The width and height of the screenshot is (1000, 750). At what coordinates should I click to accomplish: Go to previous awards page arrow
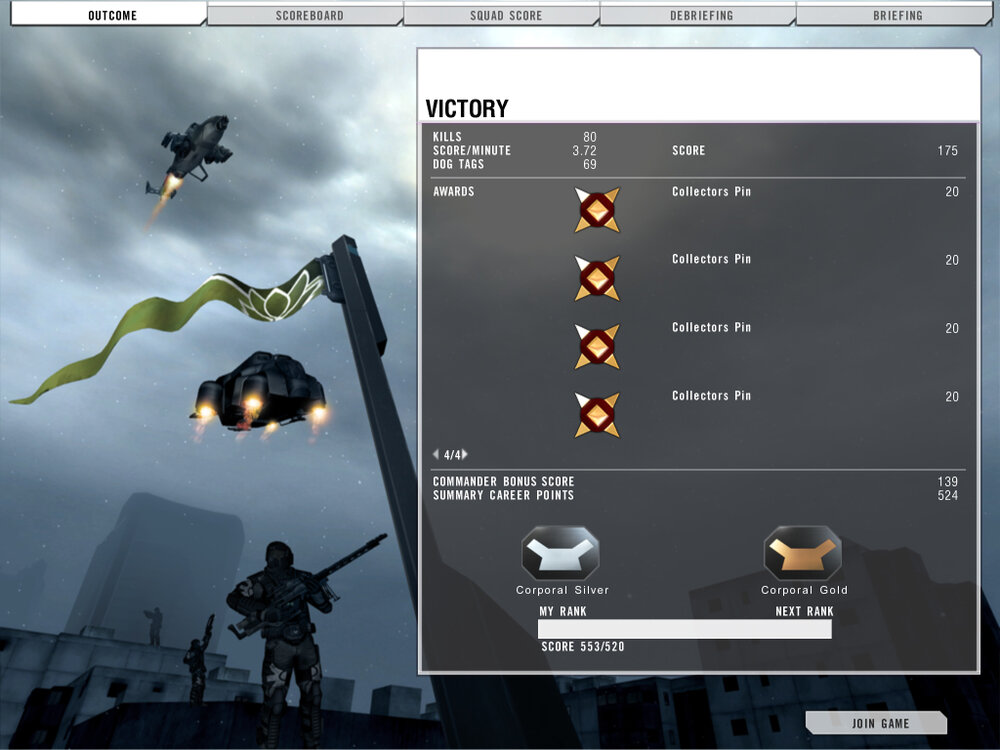click(x=436, y=454)
